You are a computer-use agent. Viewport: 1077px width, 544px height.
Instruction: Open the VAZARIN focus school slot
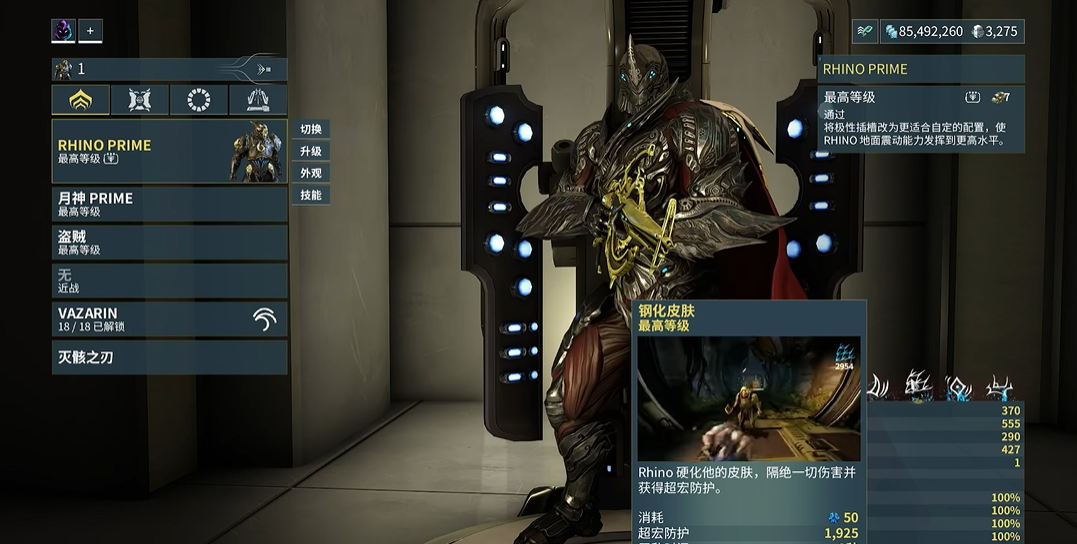pyautogui.click(x=169, y=319)
